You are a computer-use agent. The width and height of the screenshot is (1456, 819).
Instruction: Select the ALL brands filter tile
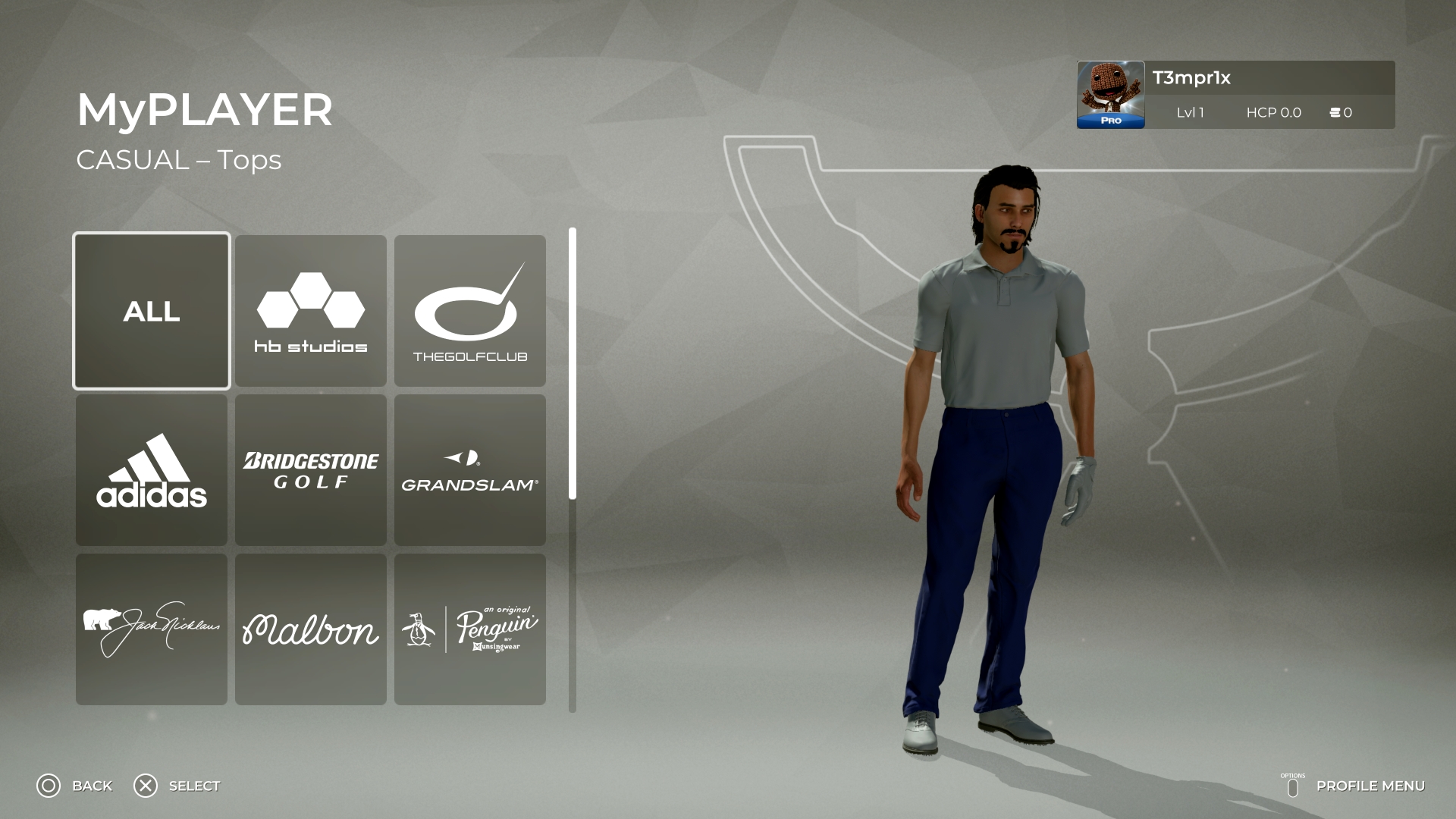point(151,309)
